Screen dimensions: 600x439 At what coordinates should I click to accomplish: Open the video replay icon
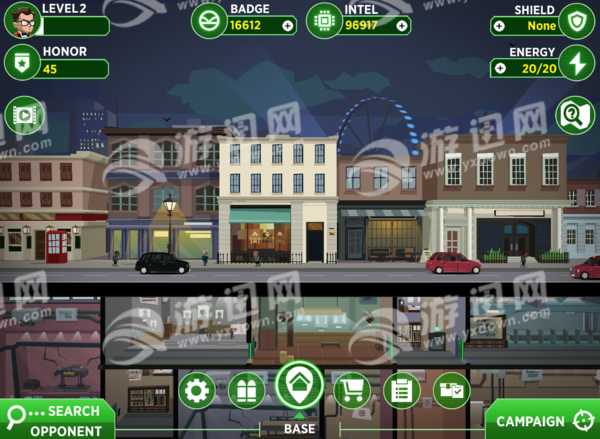[23, 115]
